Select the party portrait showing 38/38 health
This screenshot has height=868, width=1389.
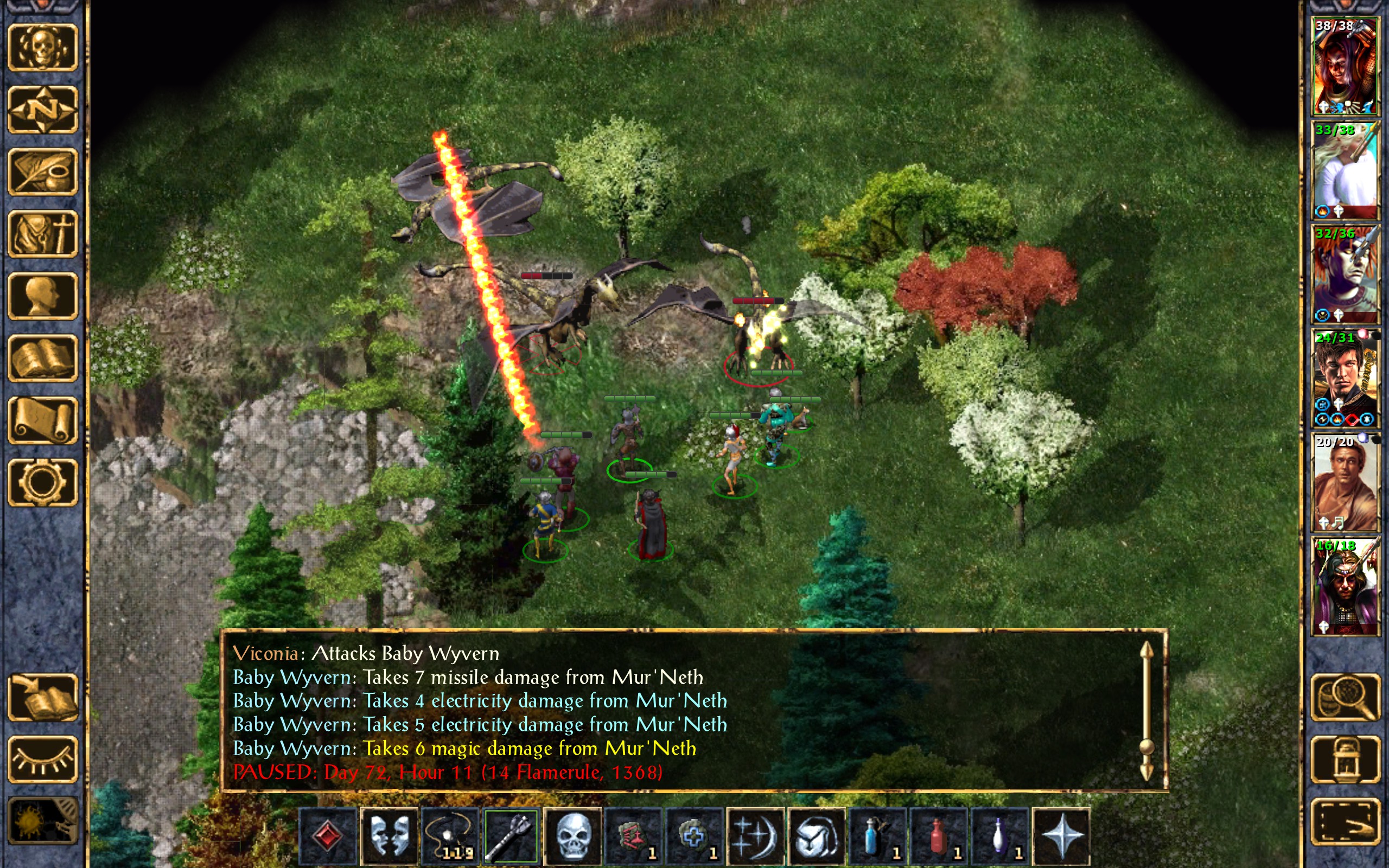(1345, 66)
